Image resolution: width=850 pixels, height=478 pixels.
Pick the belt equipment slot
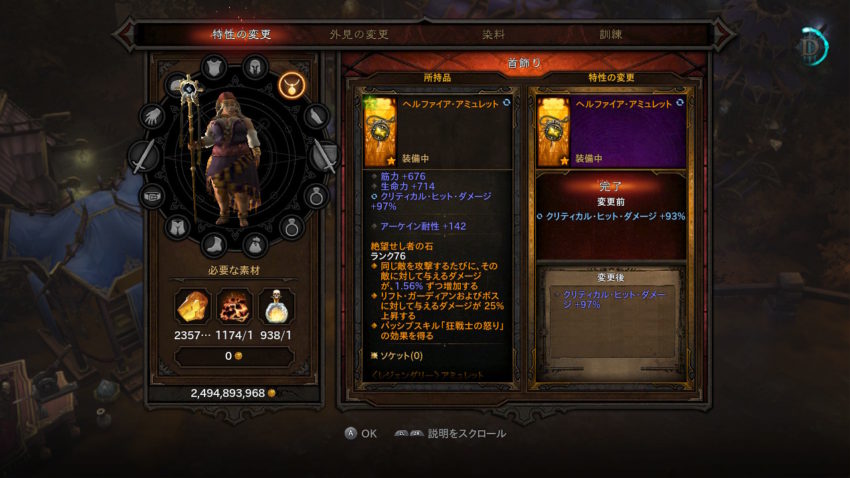click(152, 195)
